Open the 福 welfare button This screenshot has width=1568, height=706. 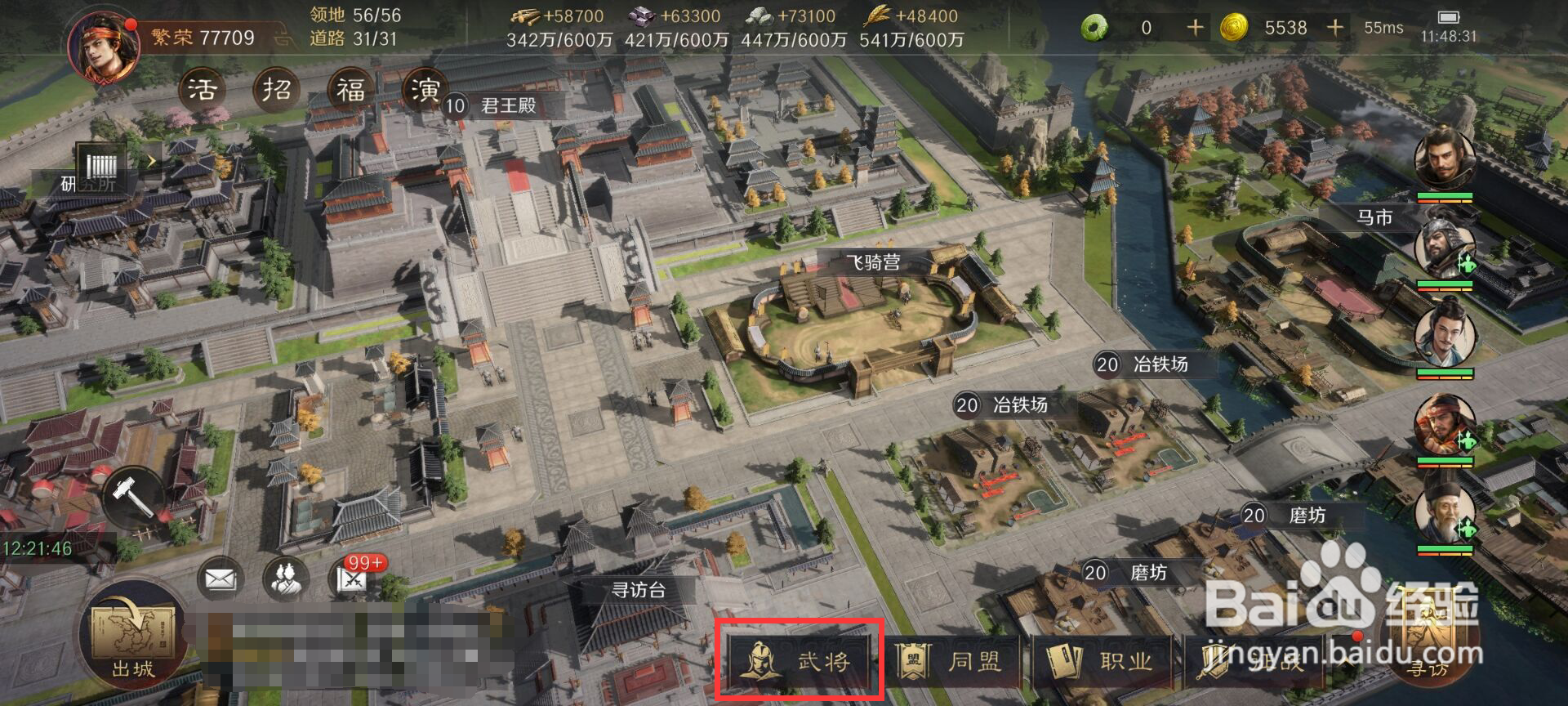351,89
